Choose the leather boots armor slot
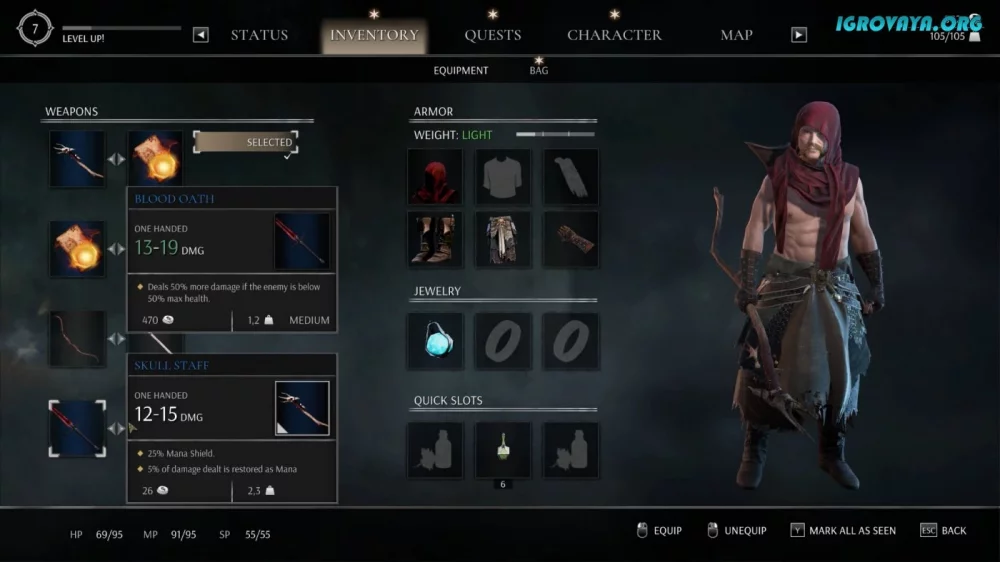Viewport: 1000px width, 562px height. coord(435,239)
